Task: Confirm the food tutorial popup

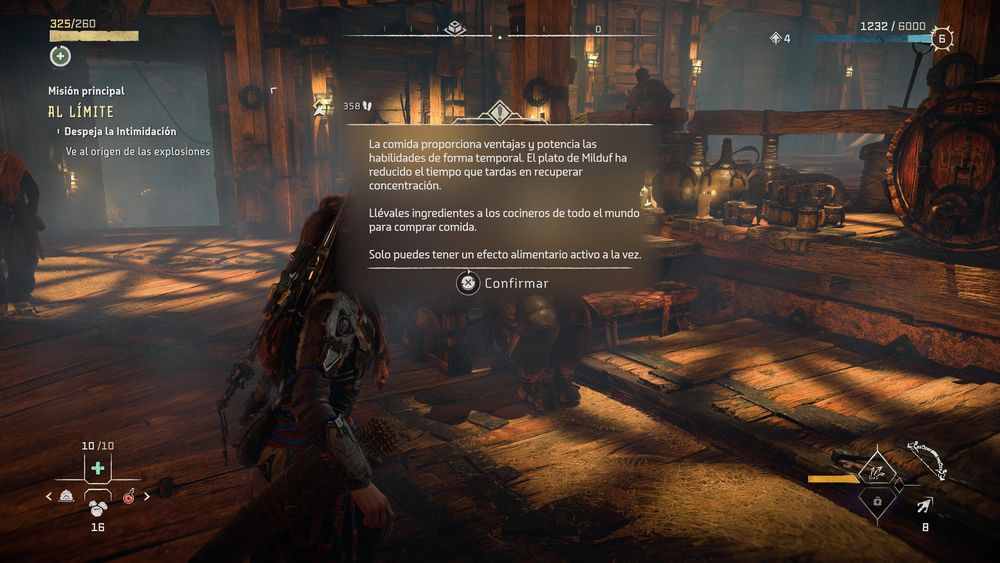Action: click(502, 283)
